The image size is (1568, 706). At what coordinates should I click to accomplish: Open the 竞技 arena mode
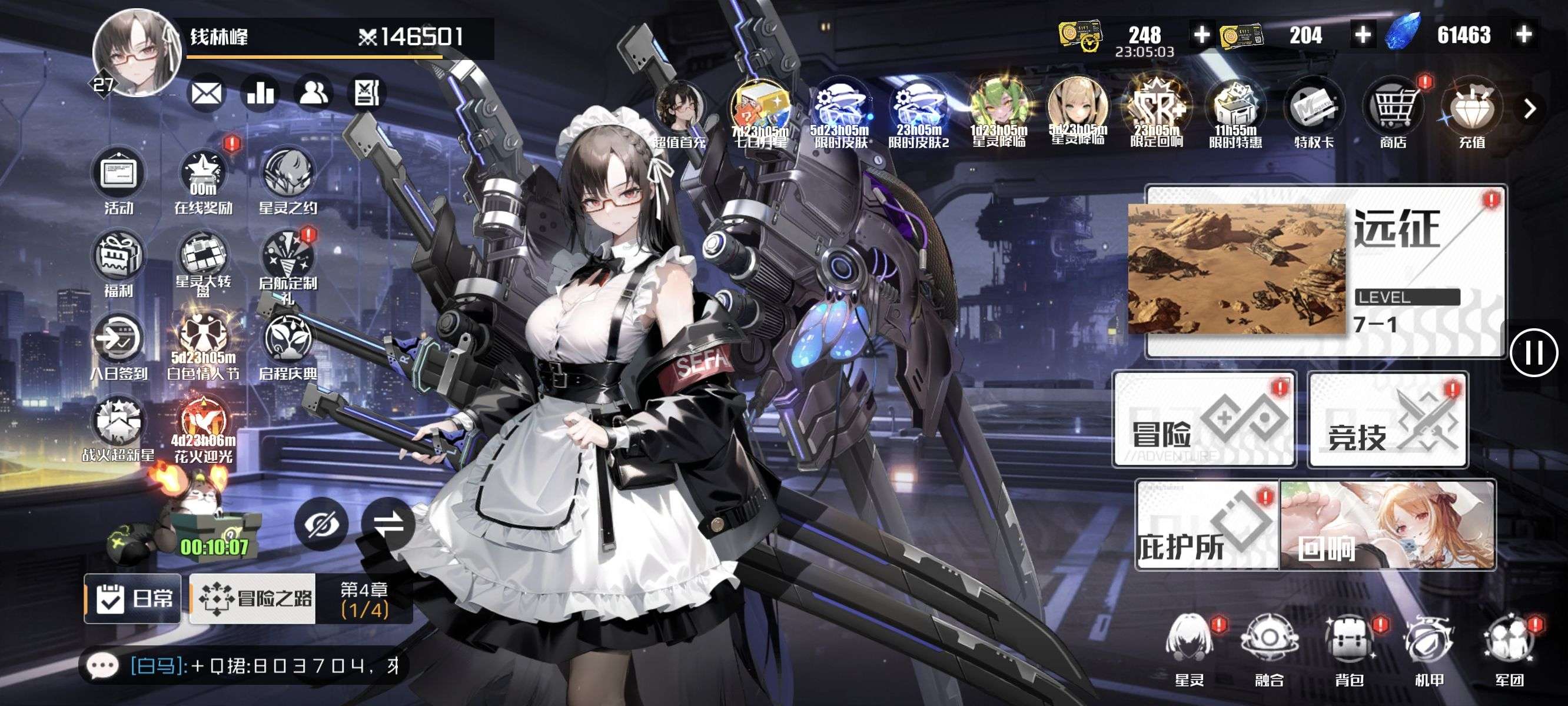coord(1388,419)
